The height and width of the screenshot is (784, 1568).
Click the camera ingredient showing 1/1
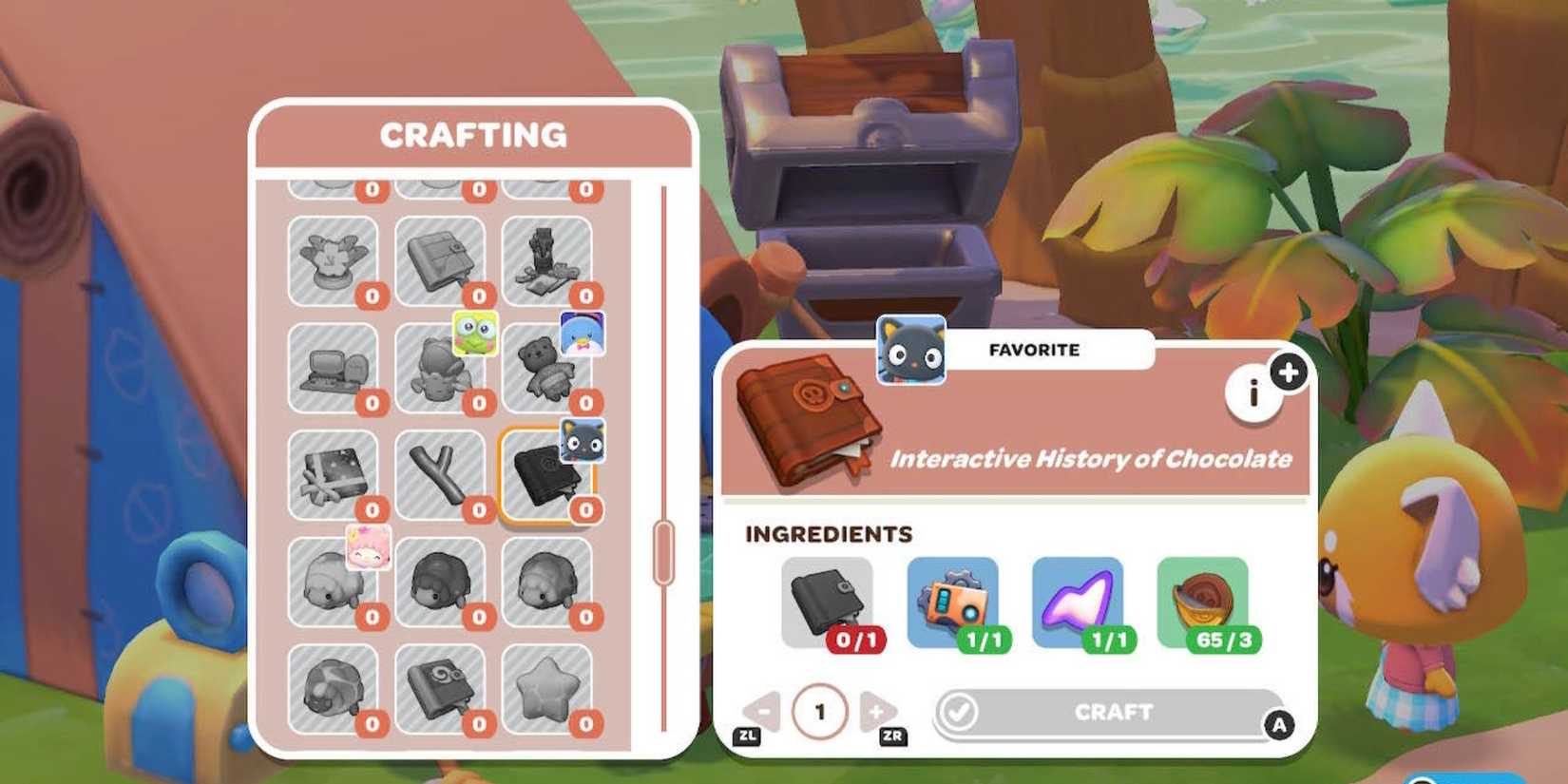(x=955, y=599)
